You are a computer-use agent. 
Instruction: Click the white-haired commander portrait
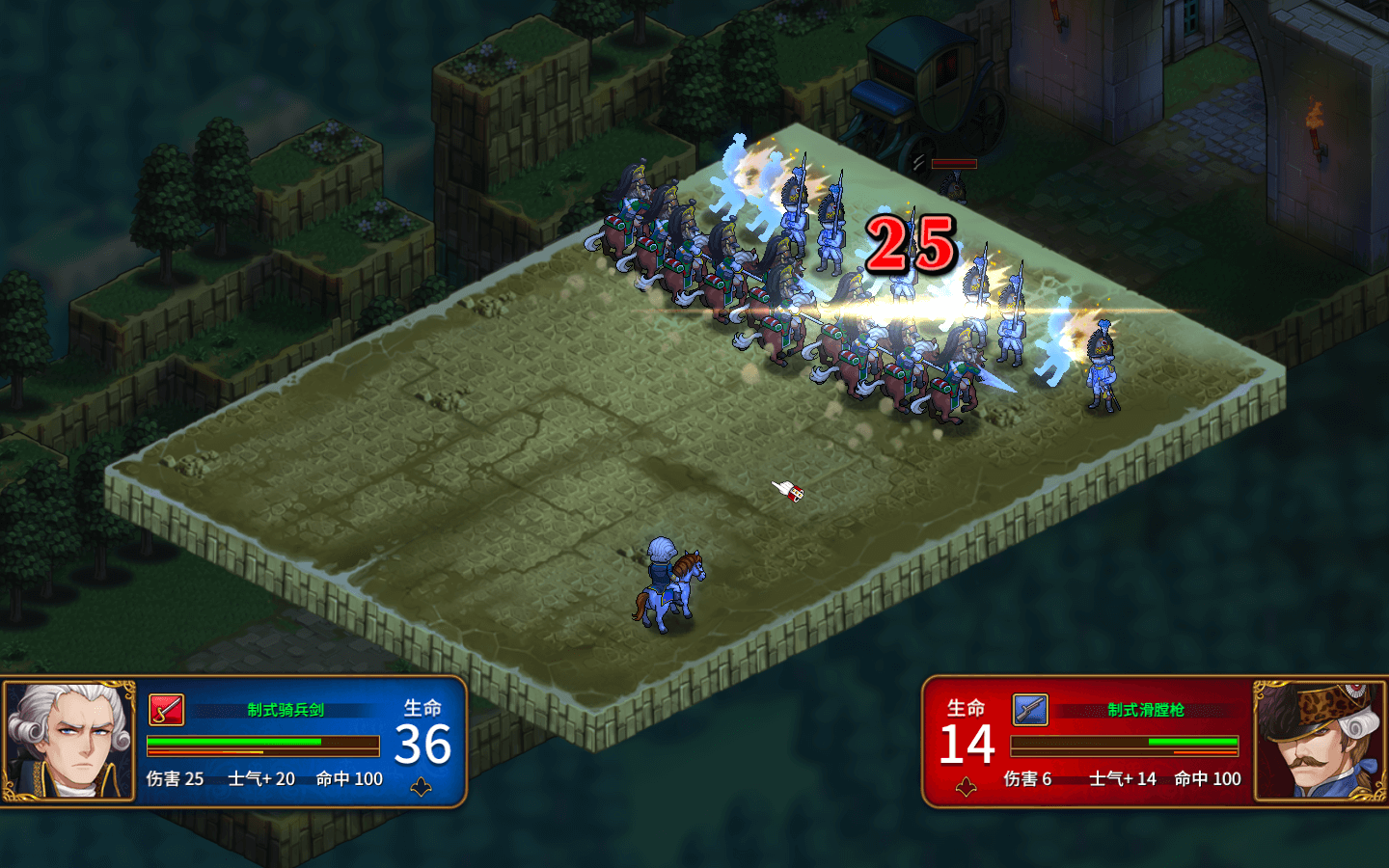[68, 741]
